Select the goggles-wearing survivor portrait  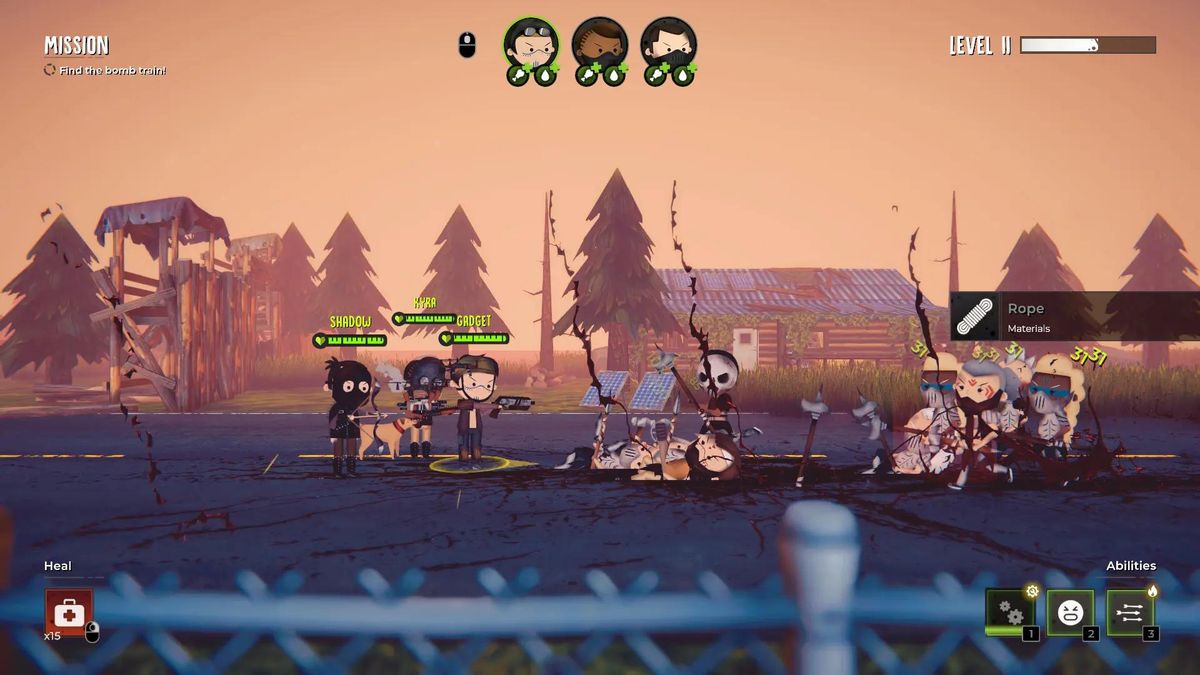click(531, 43)
